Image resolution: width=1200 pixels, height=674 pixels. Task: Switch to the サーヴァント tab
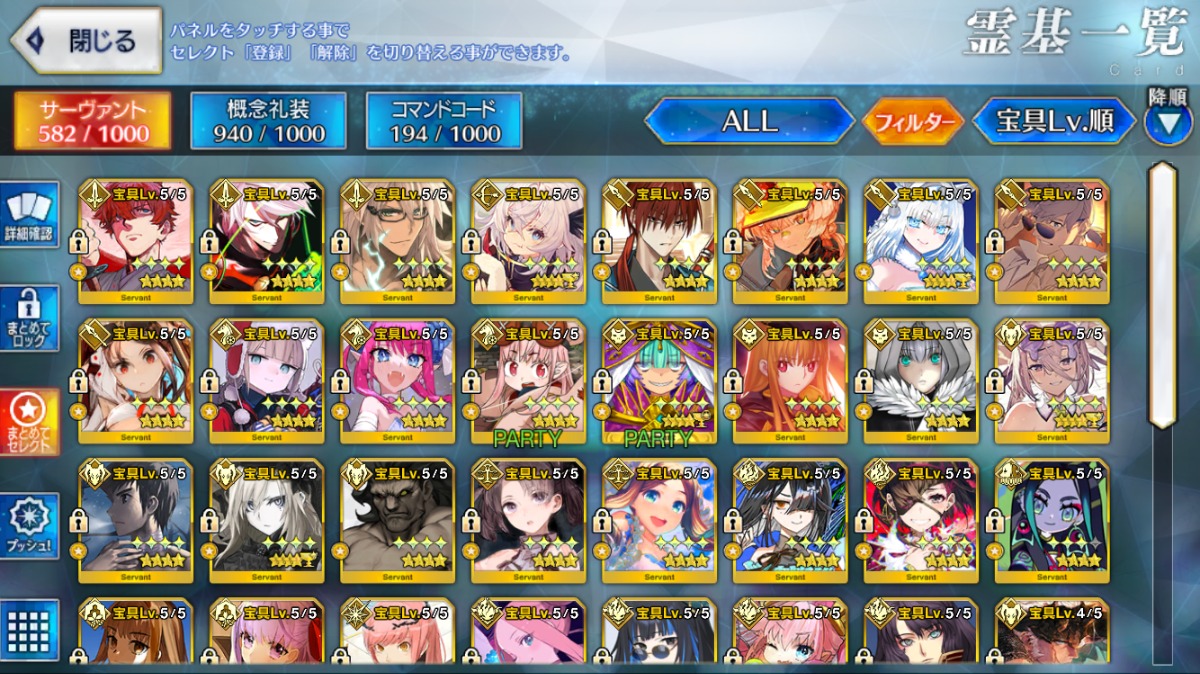(92, 121)
